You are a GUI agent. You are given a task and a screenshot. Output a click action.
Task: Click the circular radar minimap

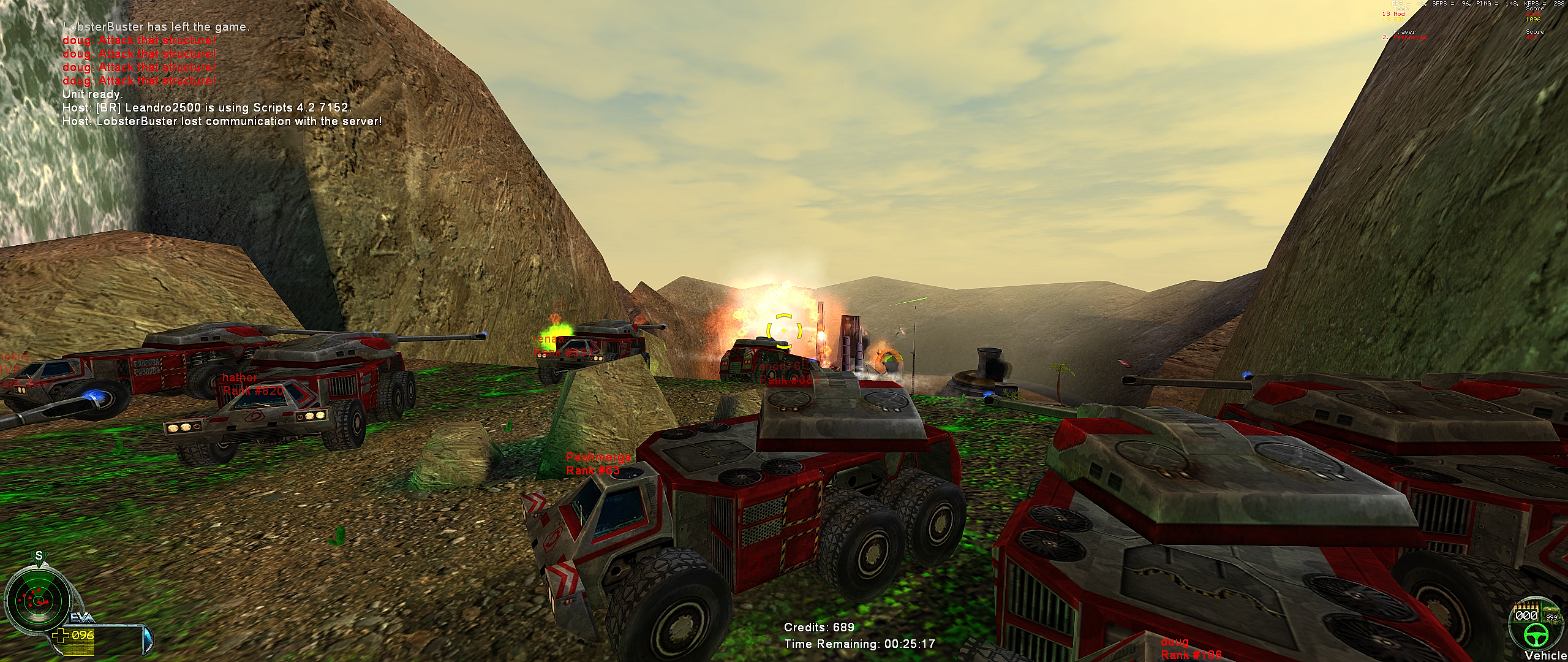pyautogui.click(x=38, y=599)
